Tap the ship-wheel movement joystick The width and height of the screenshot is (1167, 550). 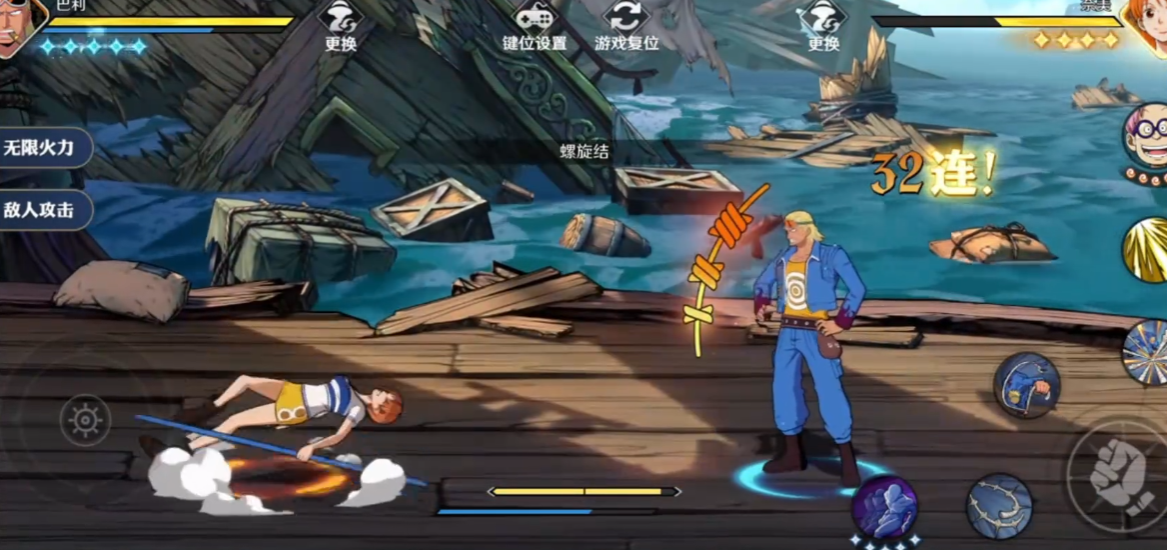point(85,420)
